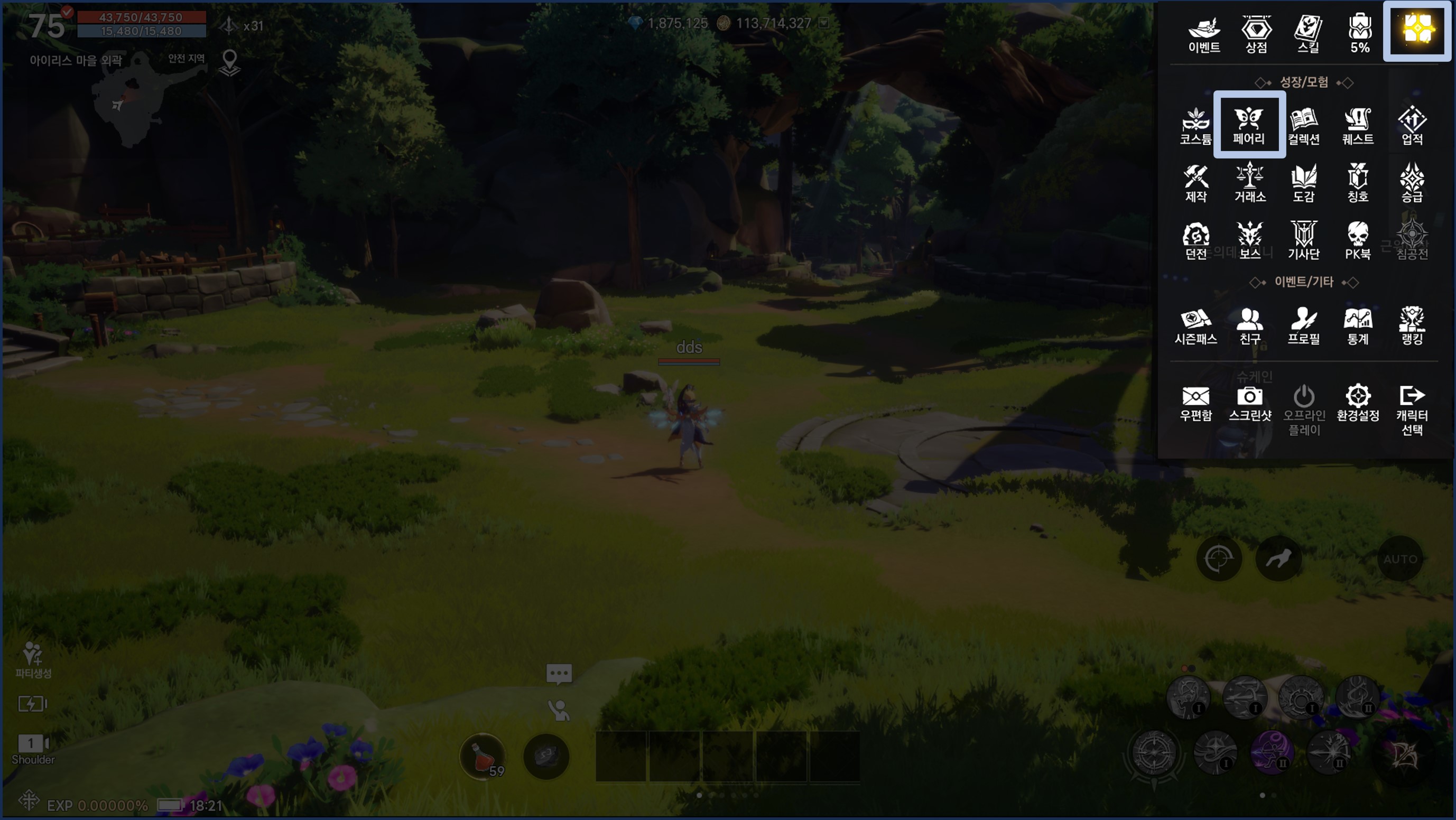The width and height of the screenshot is (1456, 820).
Task: Open the 컬렉션 collection menu
Action: click(x=1303, y=125)
